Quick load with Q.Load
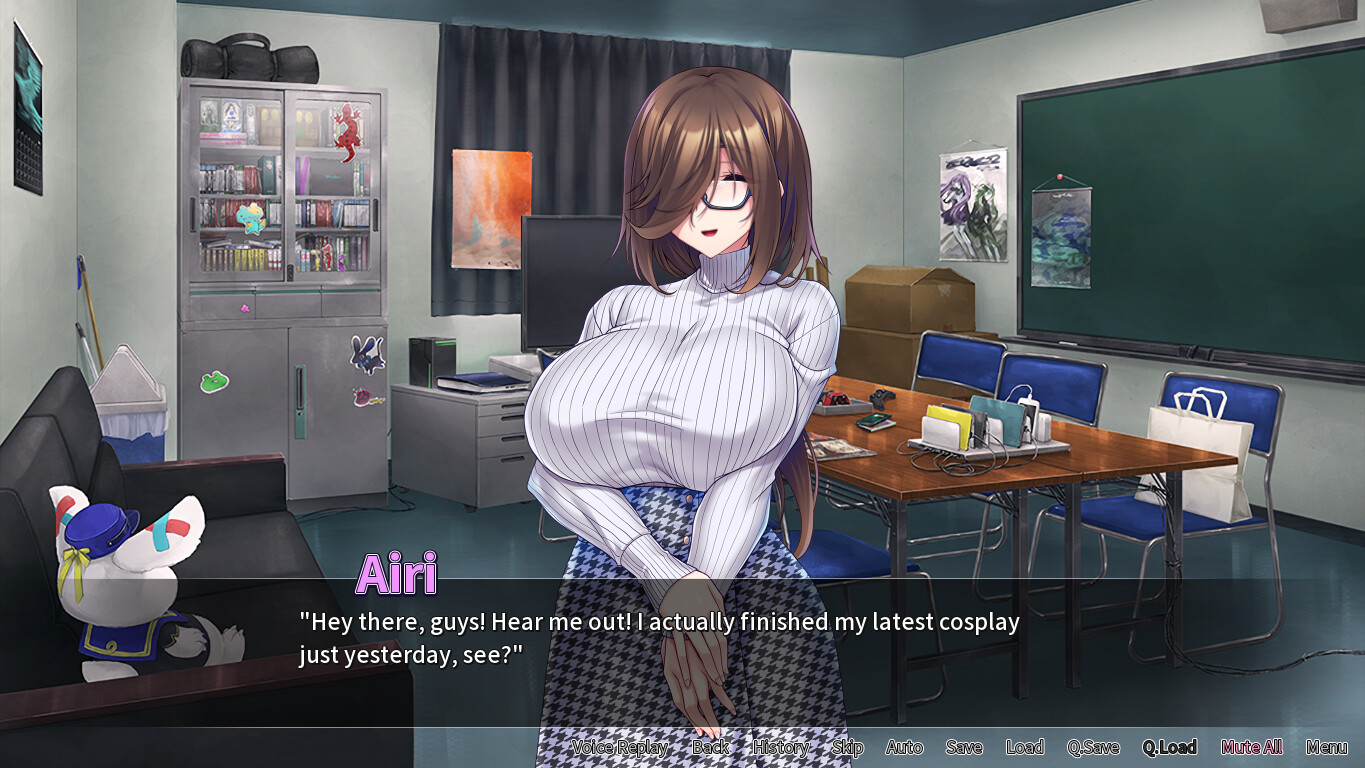 coord(1169,747)
